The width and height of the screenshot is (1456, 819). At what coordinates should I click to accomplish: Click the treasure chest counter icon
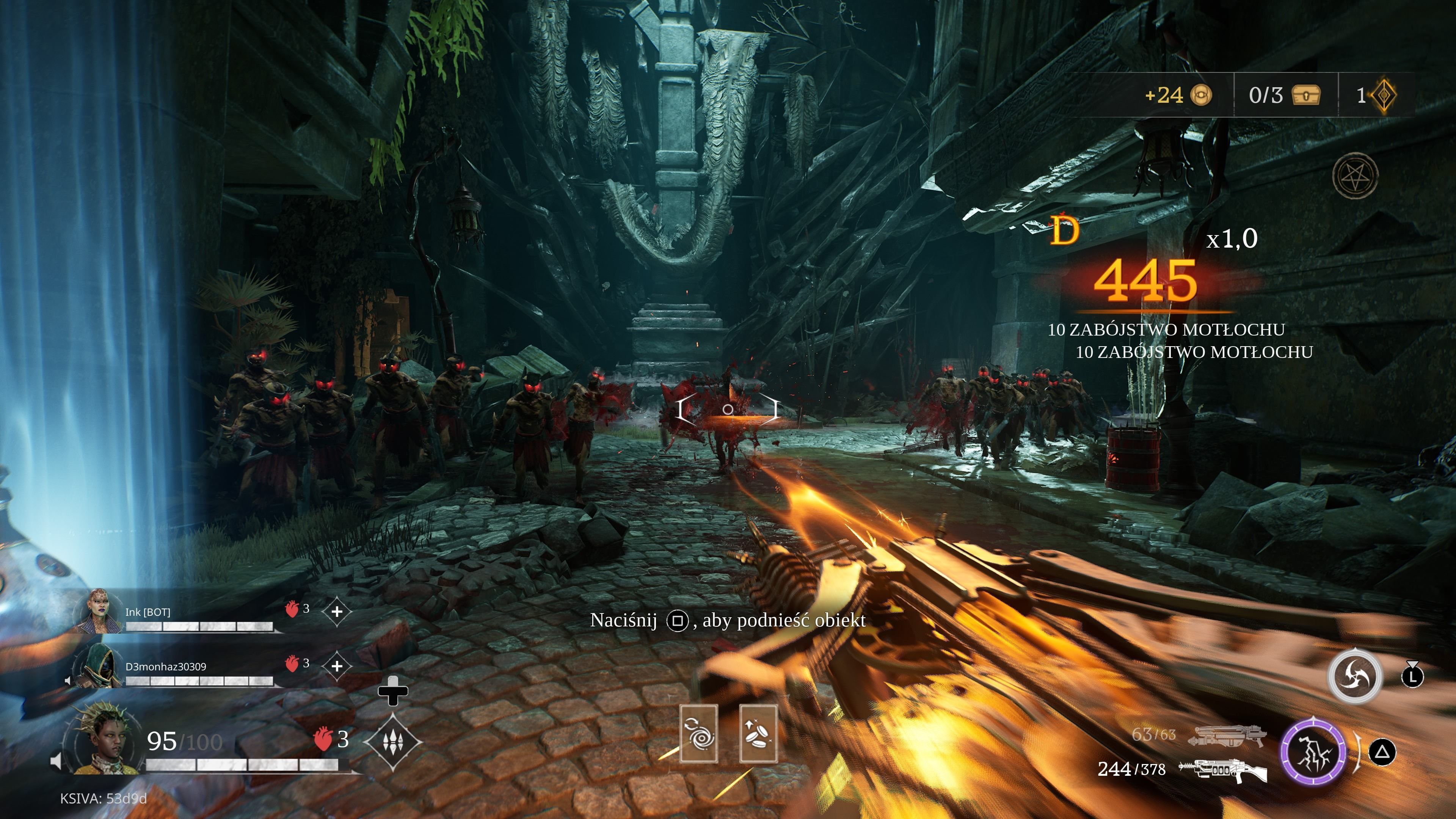(x=1305, y=95)
